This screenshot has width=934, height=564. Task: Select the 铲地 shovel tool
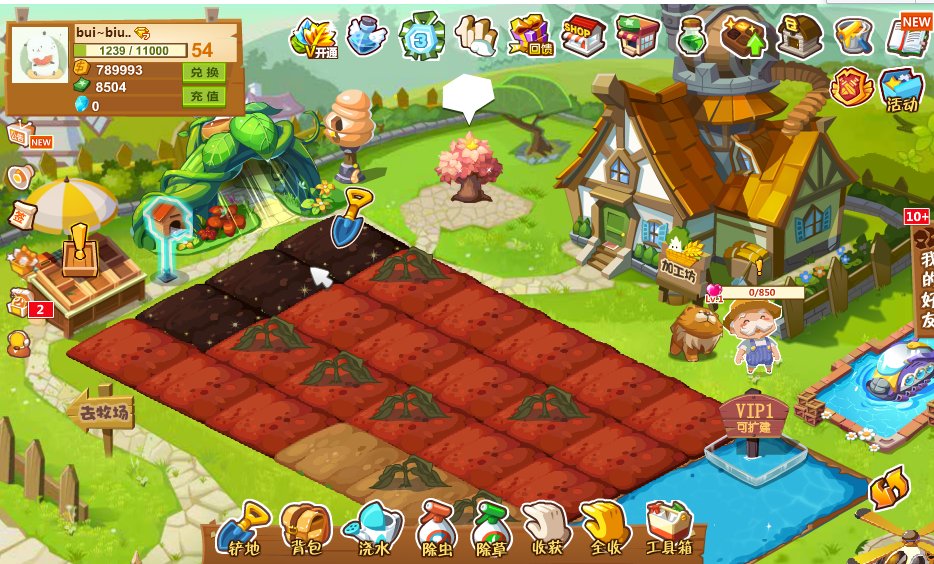click(x=242, y=529)
